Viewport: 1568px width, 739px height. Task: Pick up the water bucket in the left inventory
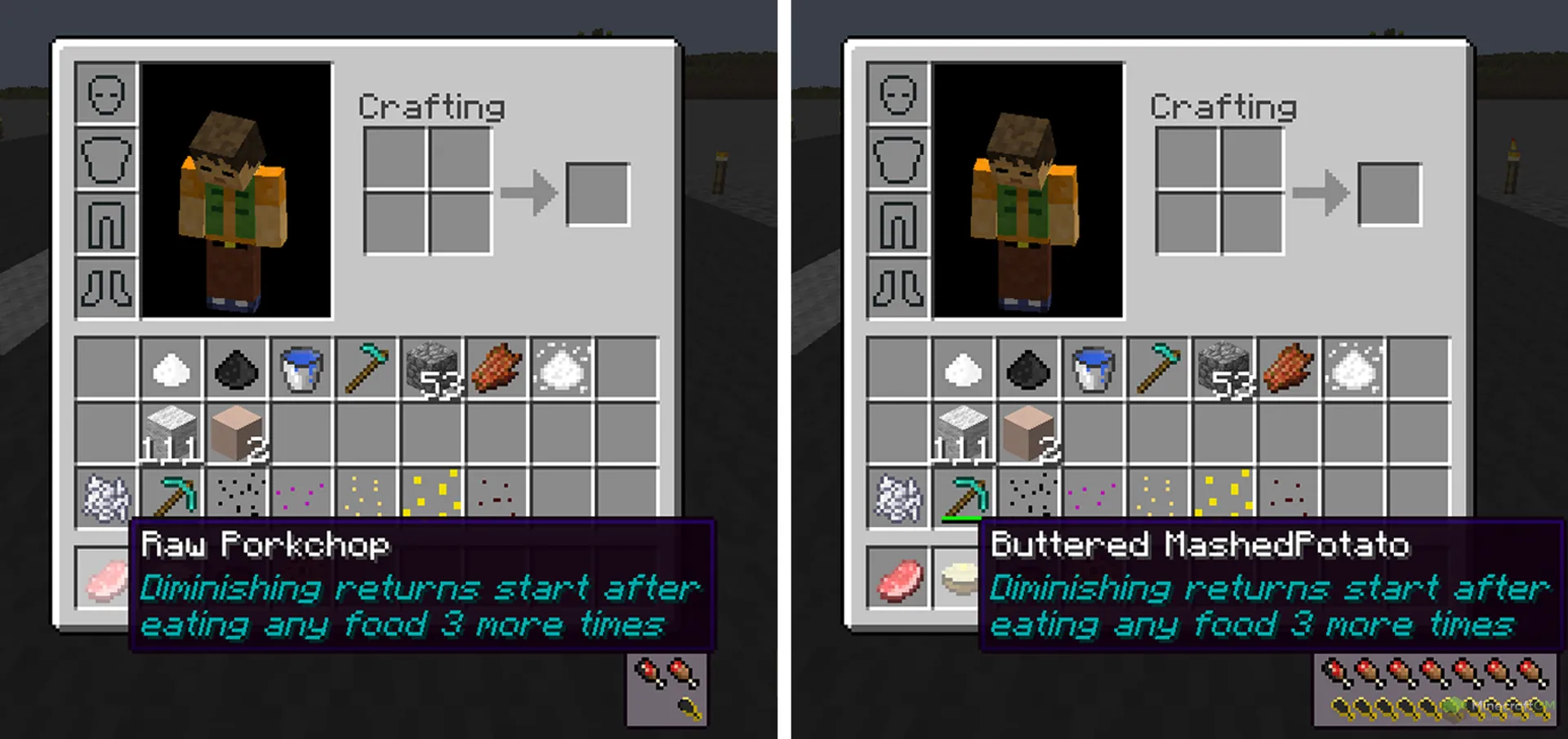tap(301, 368)
